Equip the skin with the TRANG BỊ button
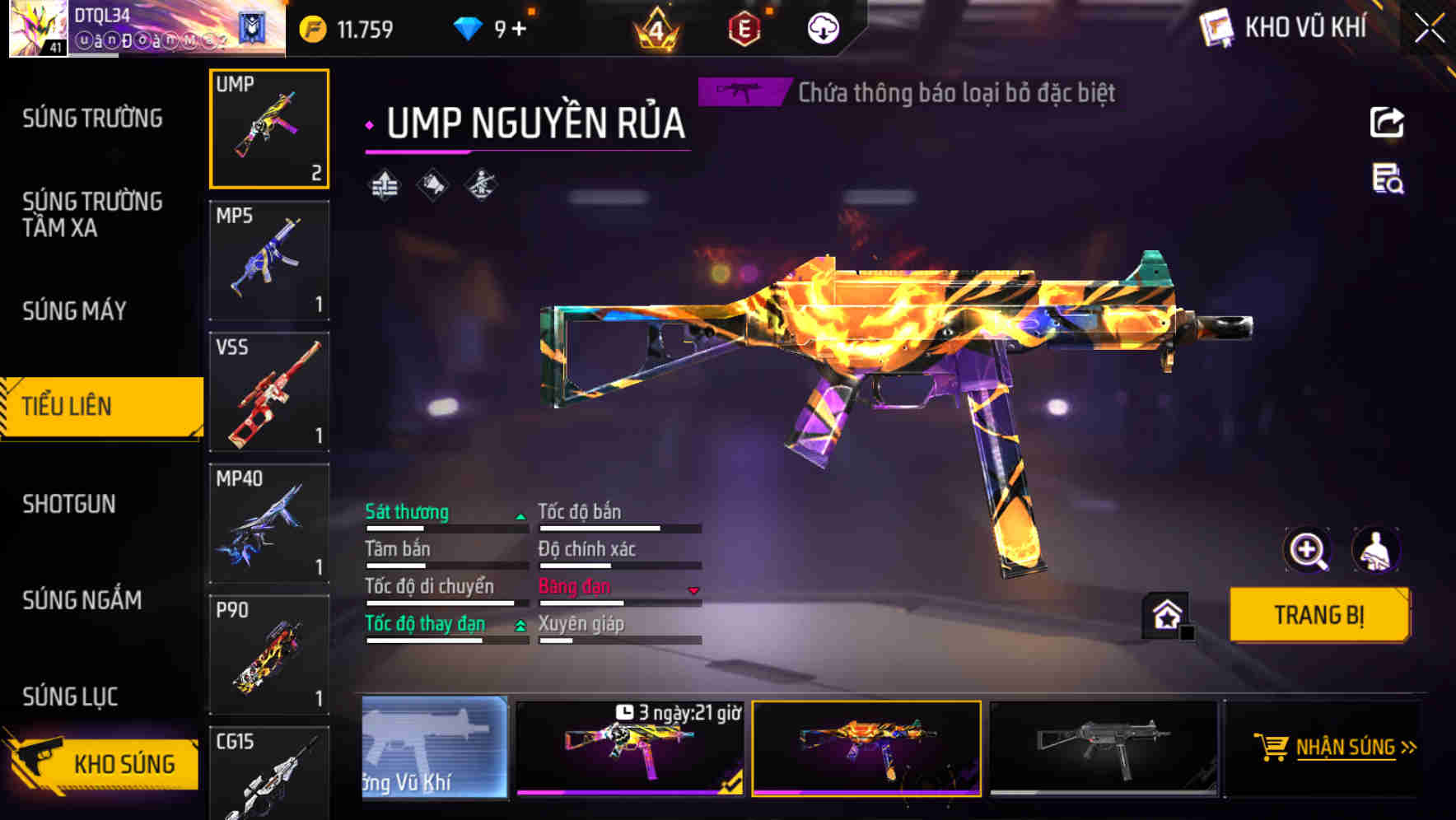Image resolution: width=1456 pixels, height=820 pixels. coord(1318,614)
